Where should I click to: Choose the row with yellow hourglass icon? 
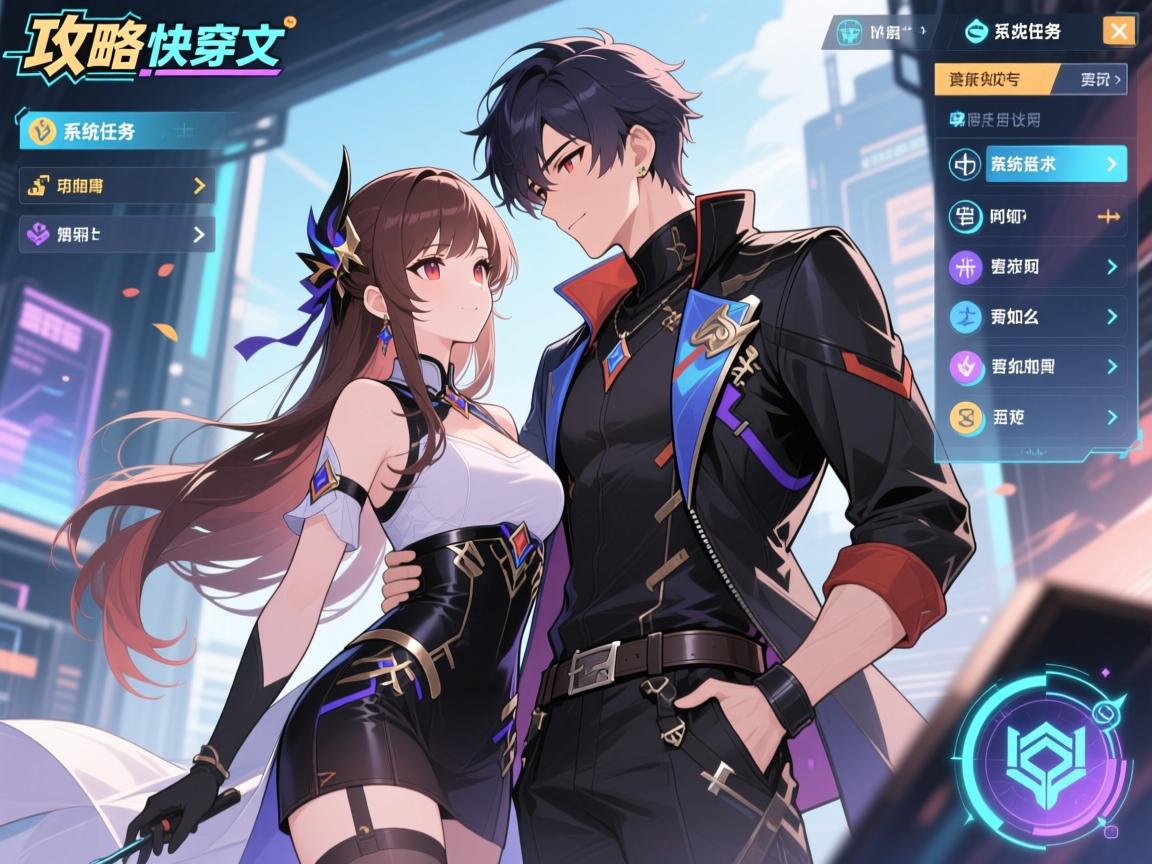point(1036,417)
